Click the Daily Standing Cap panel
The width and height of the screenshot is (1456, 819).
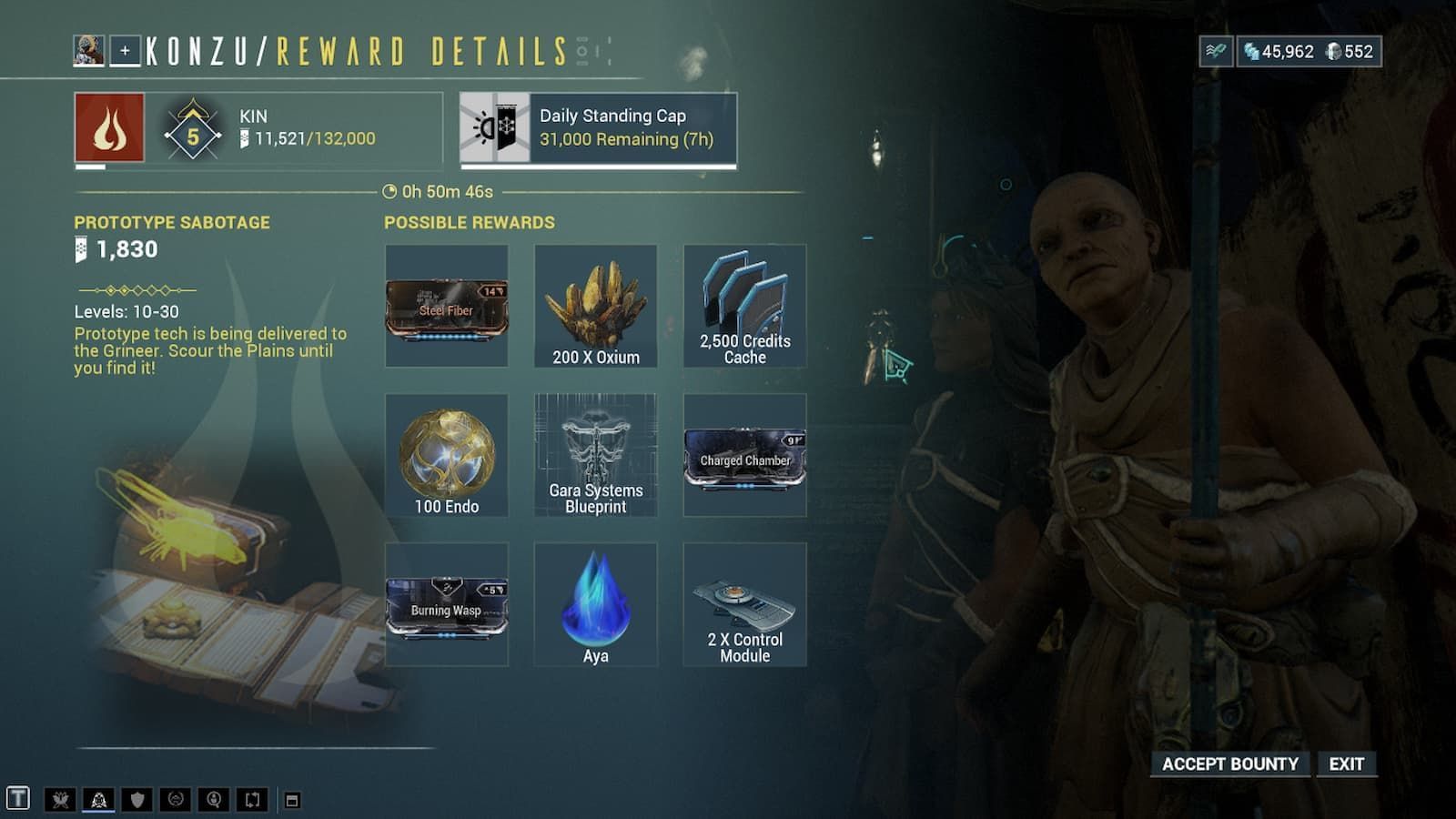coord(596,127)
